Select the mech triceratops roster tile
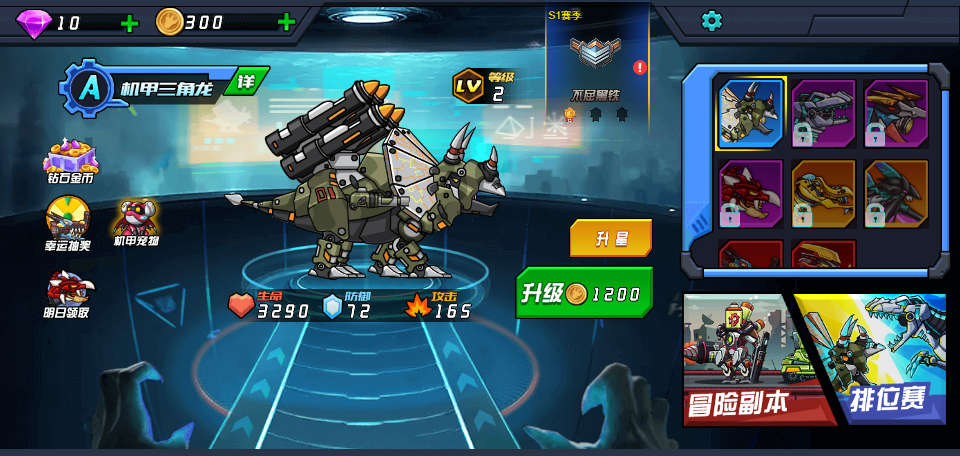The image size is (960, 456). [751, 113]
